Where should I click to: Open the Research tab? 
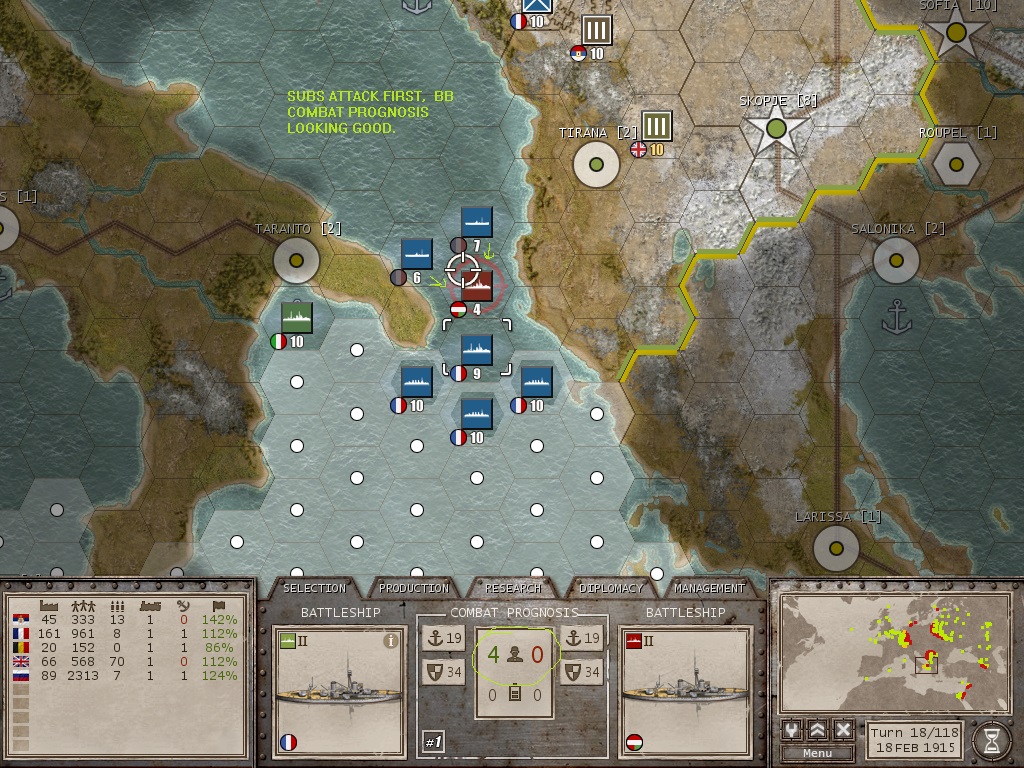point(513,588)
